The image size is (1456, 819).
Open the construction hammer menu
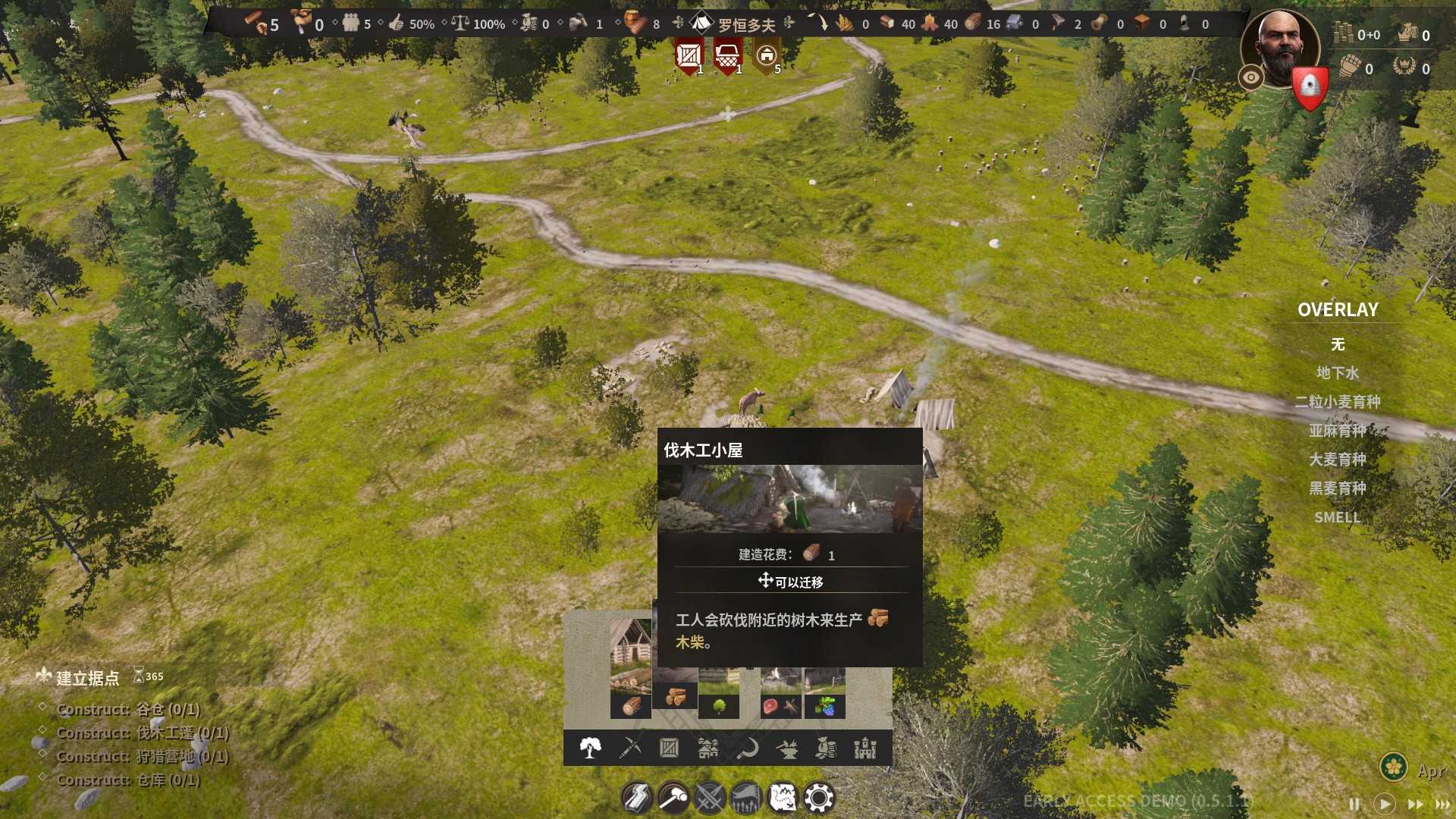click(673, 798)
